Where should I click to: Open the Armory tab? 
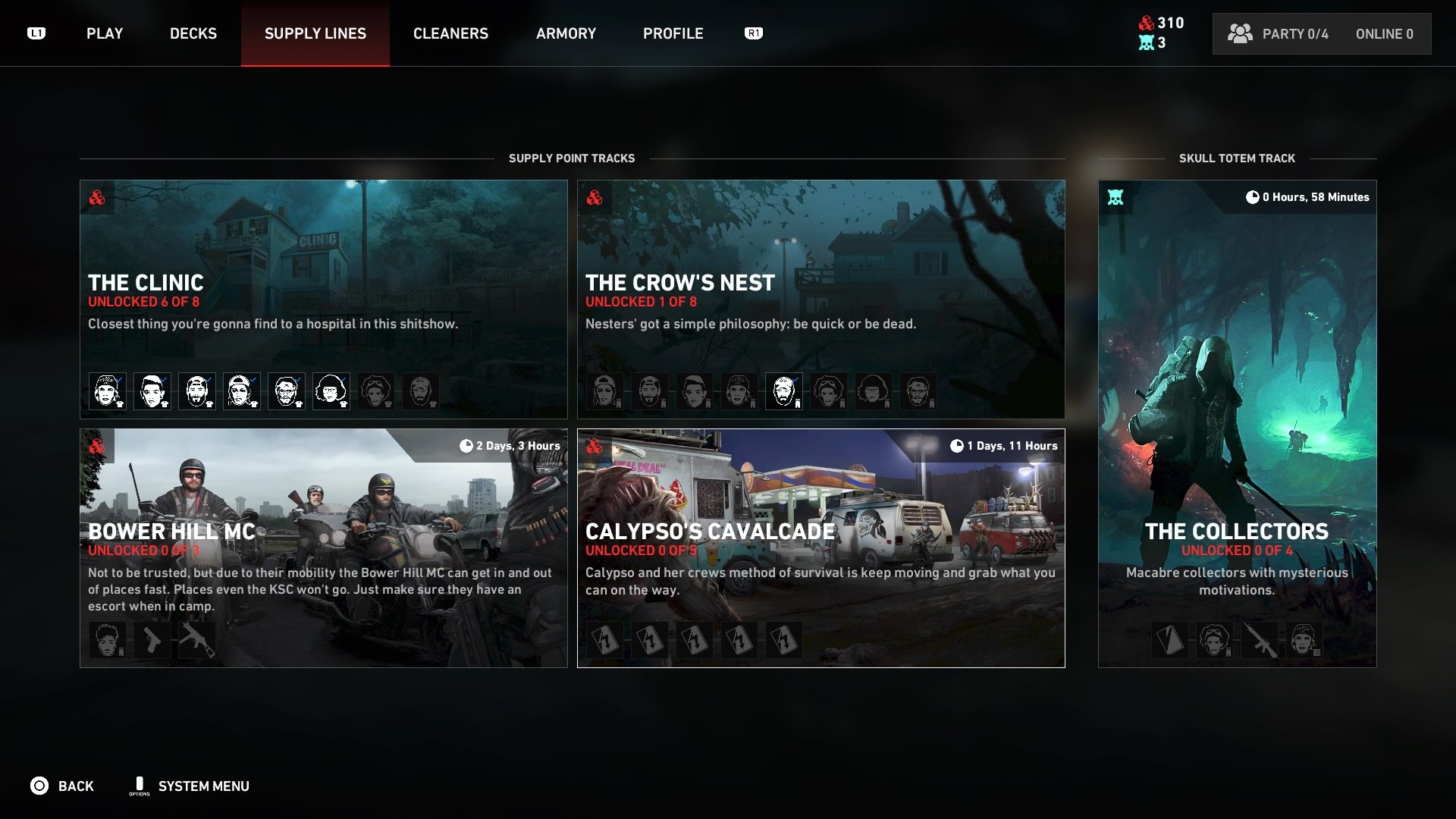(566, 33)
